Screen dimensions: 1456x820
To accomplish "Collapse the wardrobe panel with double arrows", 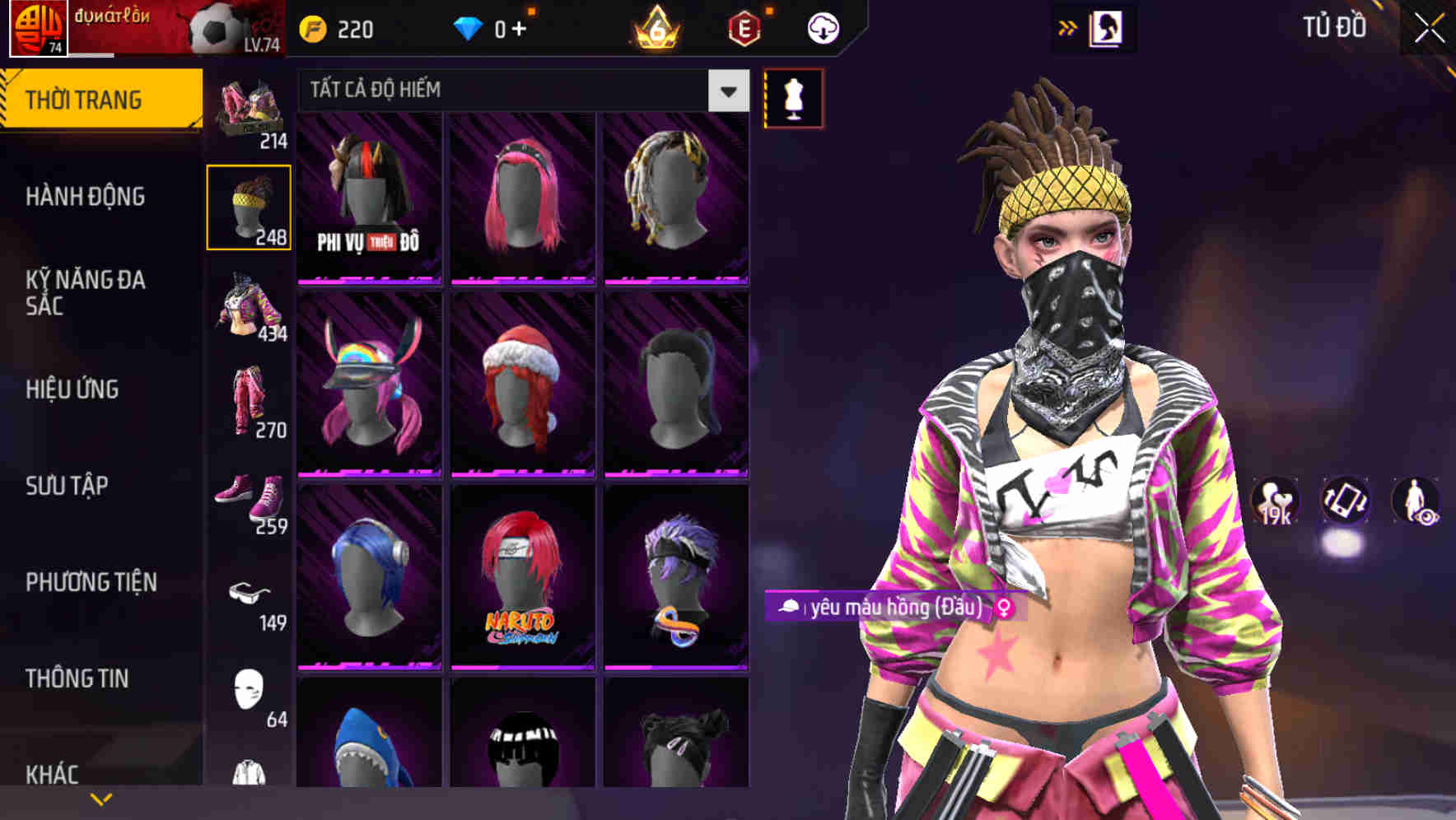I will 1068,27.
